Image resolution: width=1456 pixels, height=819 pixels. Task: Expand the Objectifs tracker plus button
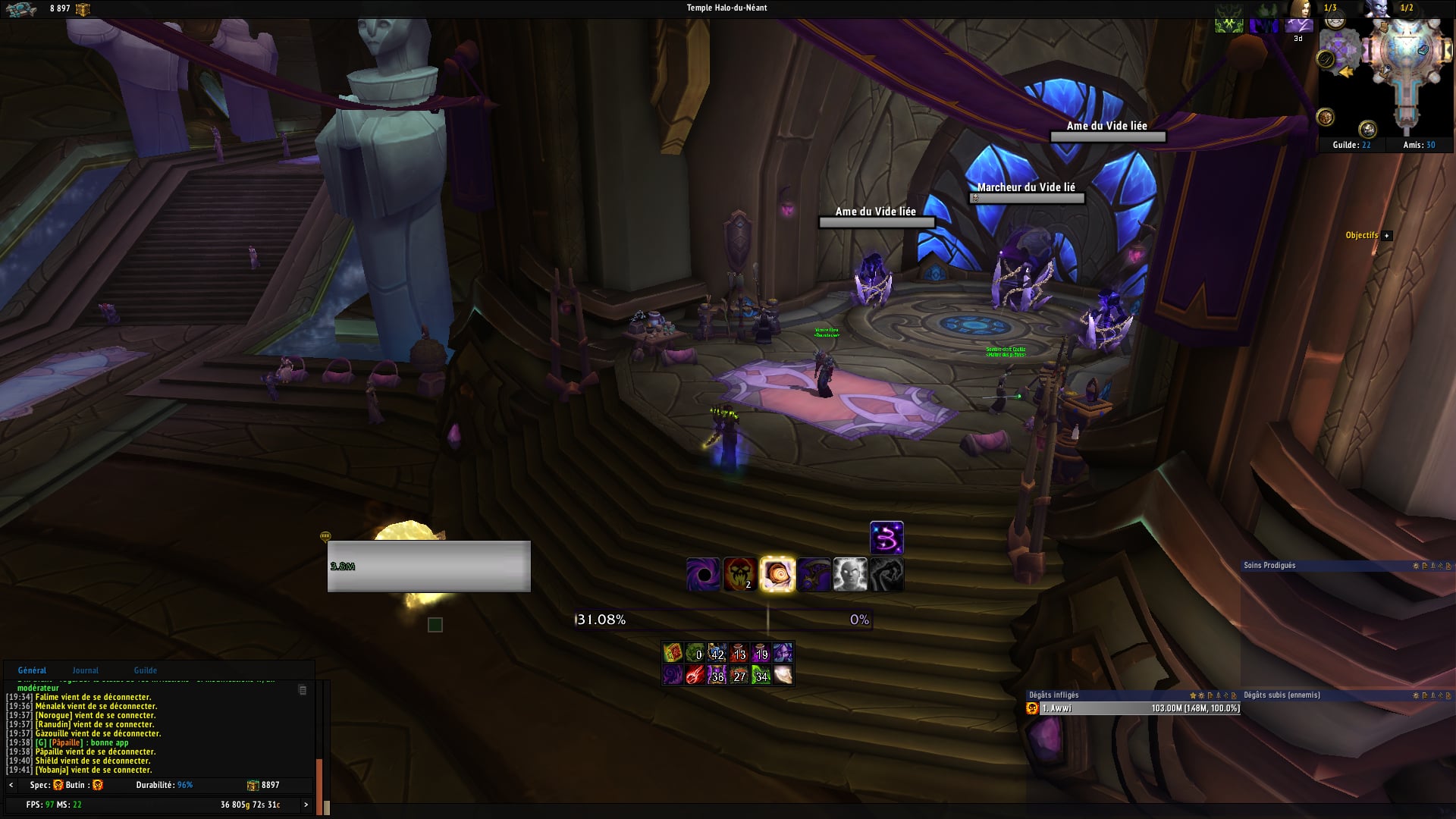1387,236
